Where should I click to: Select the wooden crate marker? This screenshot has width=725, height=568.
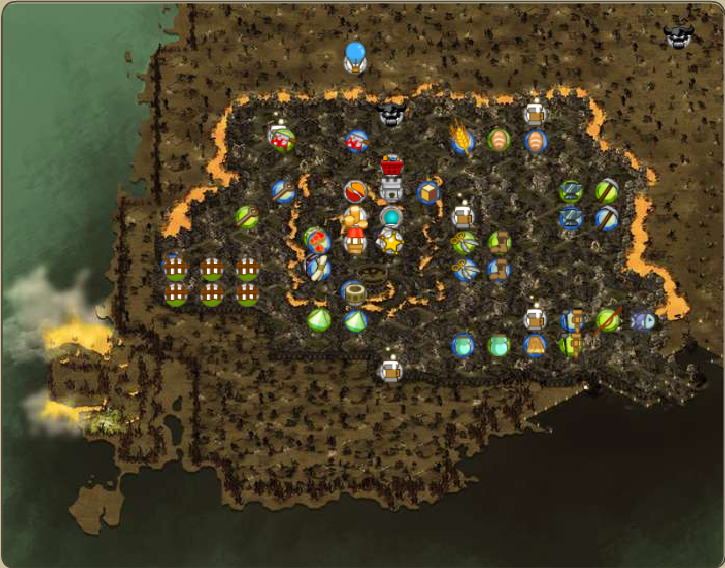[x=428, y=192]
